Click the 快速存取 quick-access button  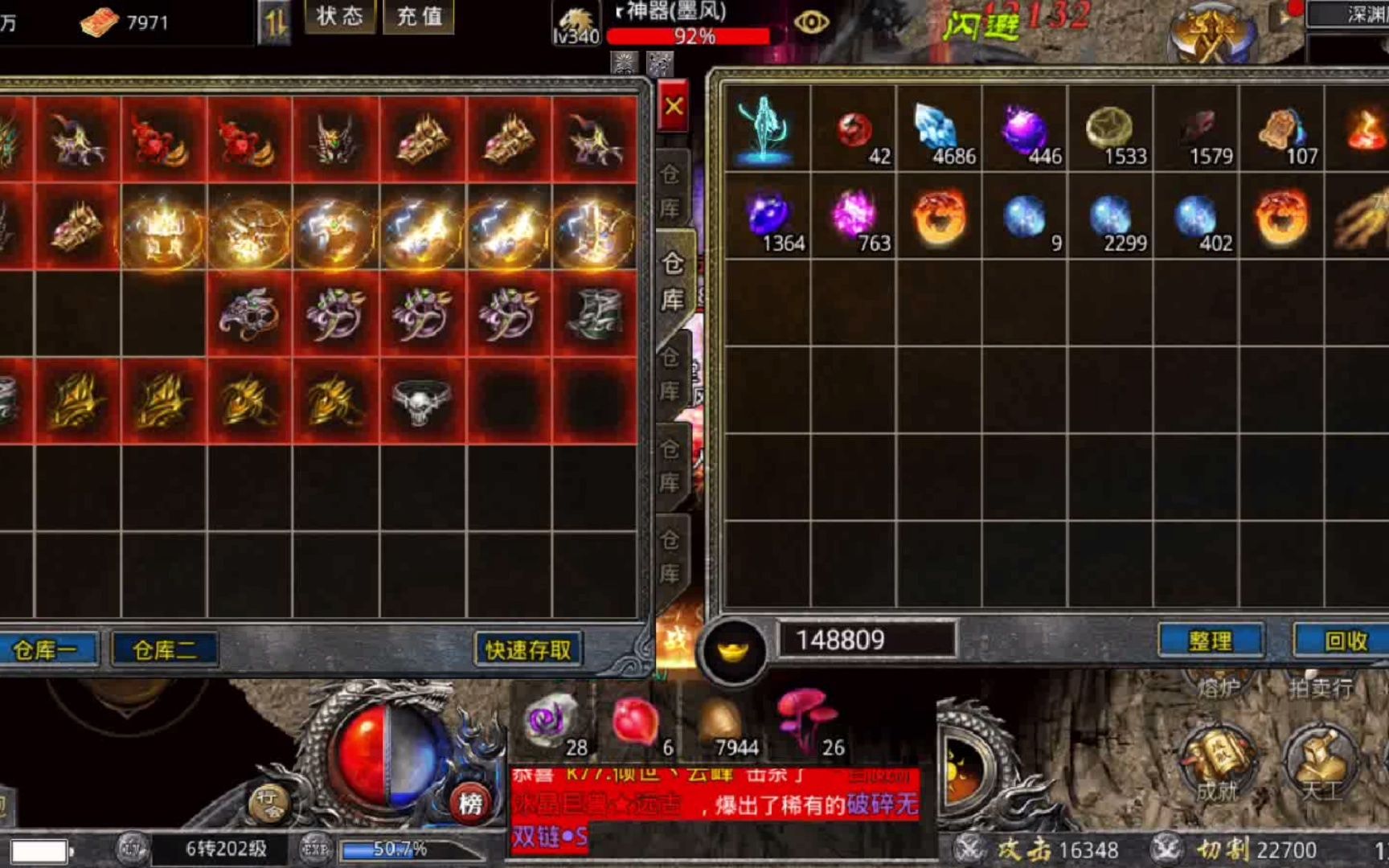[x=528, y=651]
